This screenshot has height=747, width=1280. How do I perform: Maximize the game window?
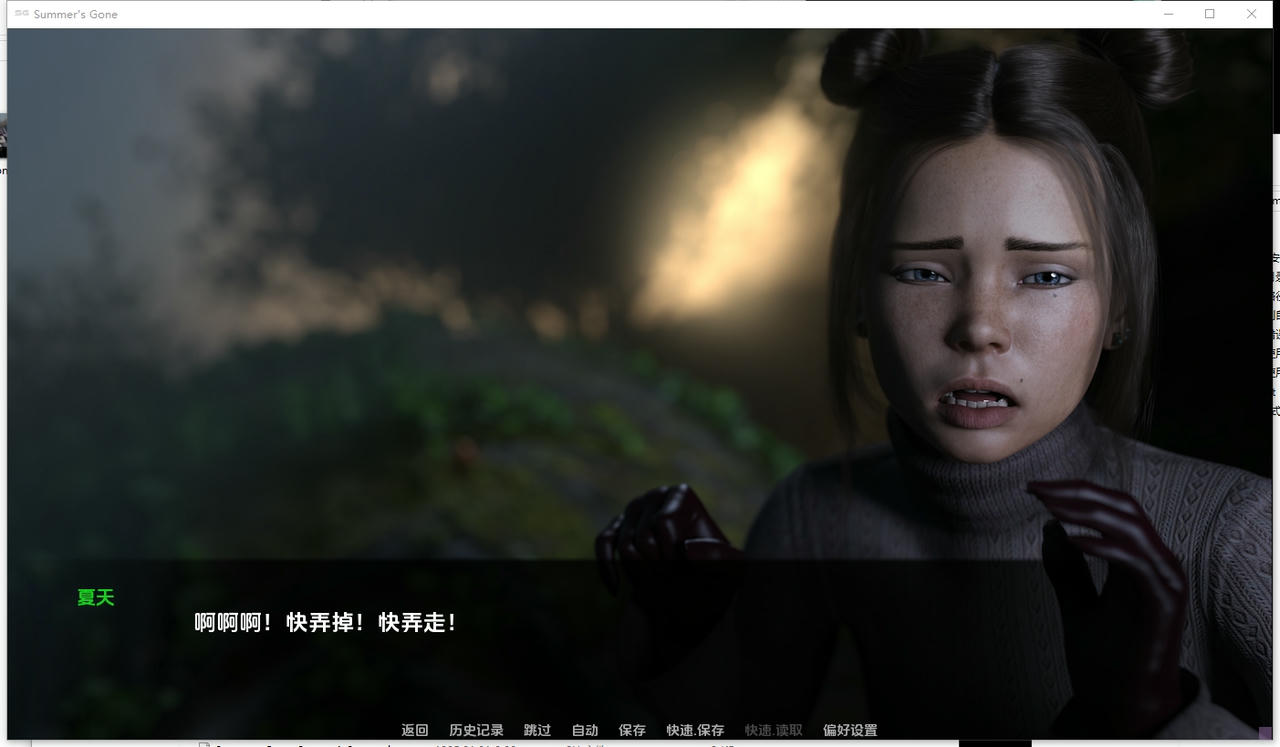coord(1210,14)
